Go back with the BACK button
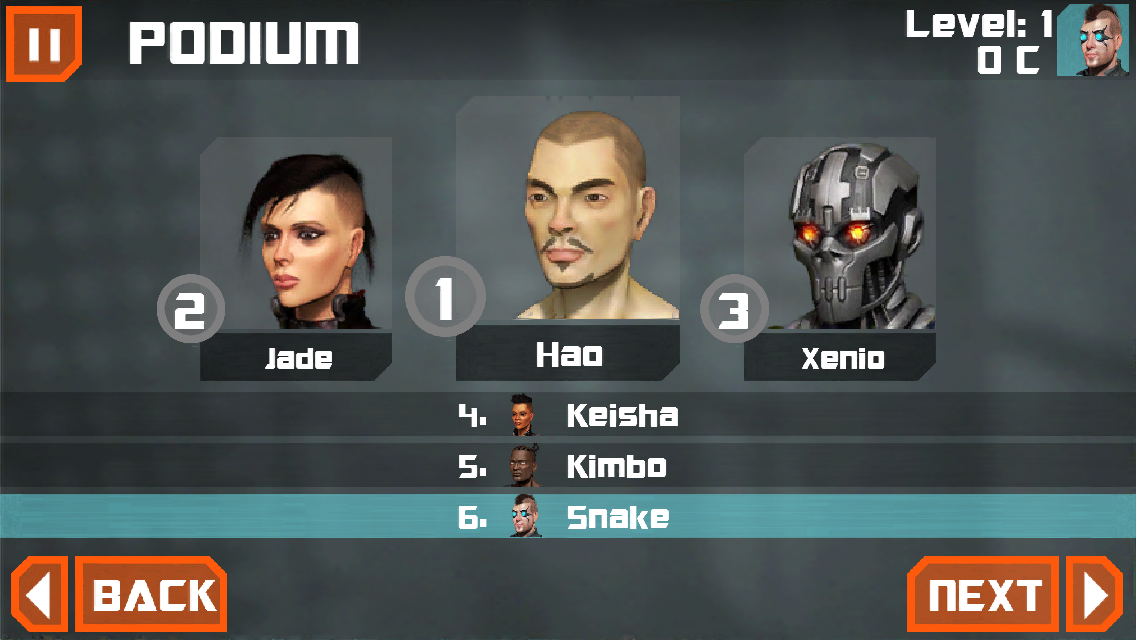Screen dimensions: 1136x640 click(151, 595)
